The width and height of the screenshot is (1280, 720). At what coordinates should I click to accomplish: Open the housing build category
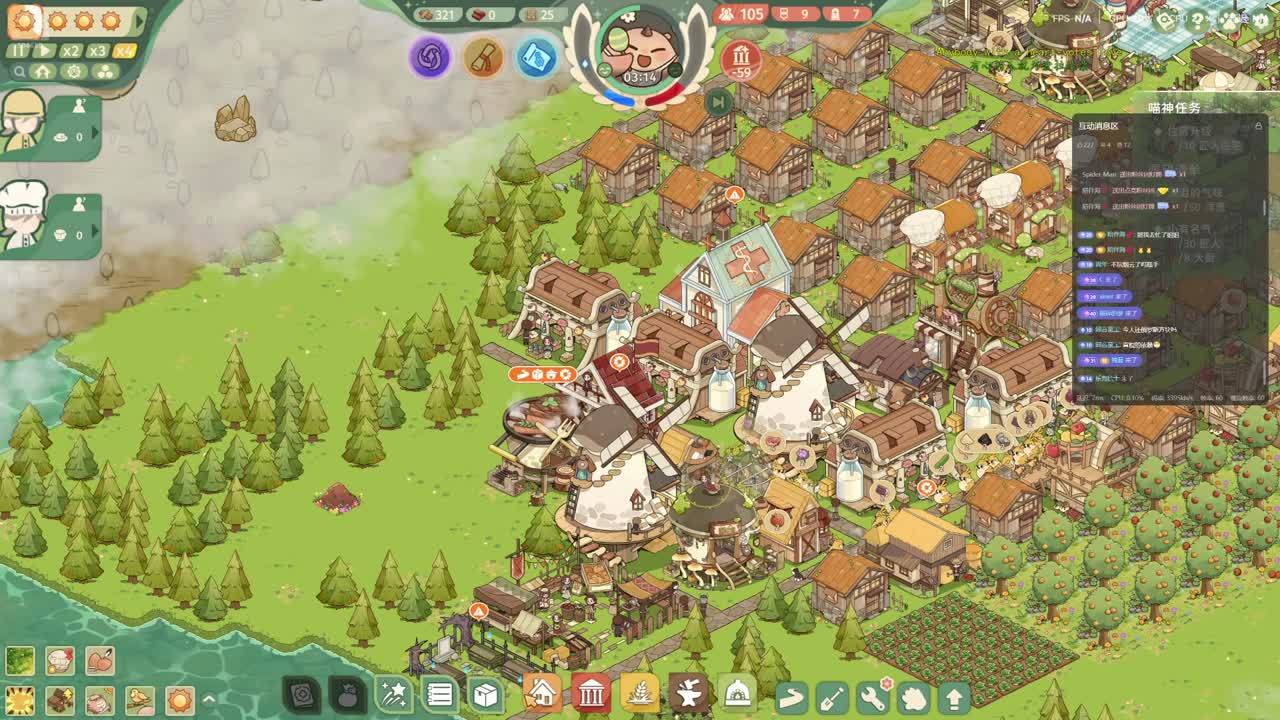tap(541, 692)
